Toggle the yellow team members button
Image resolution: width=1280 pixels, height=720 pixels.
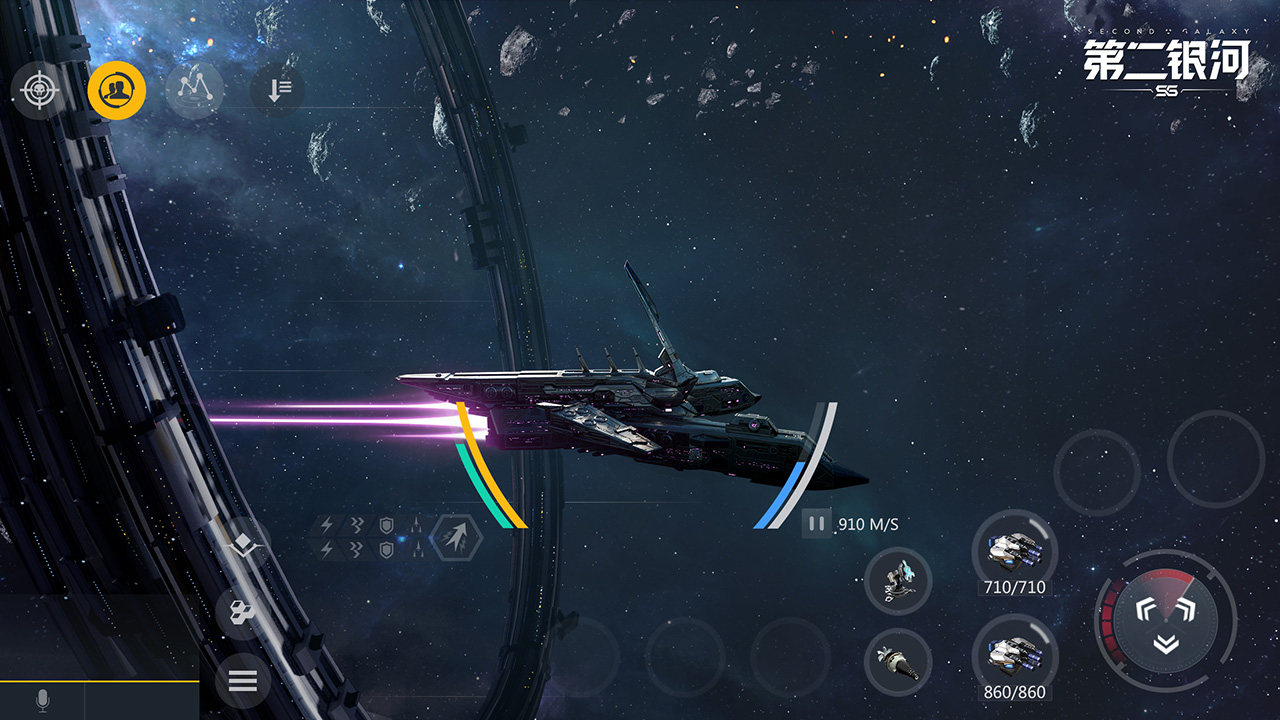tap(117, 91)
